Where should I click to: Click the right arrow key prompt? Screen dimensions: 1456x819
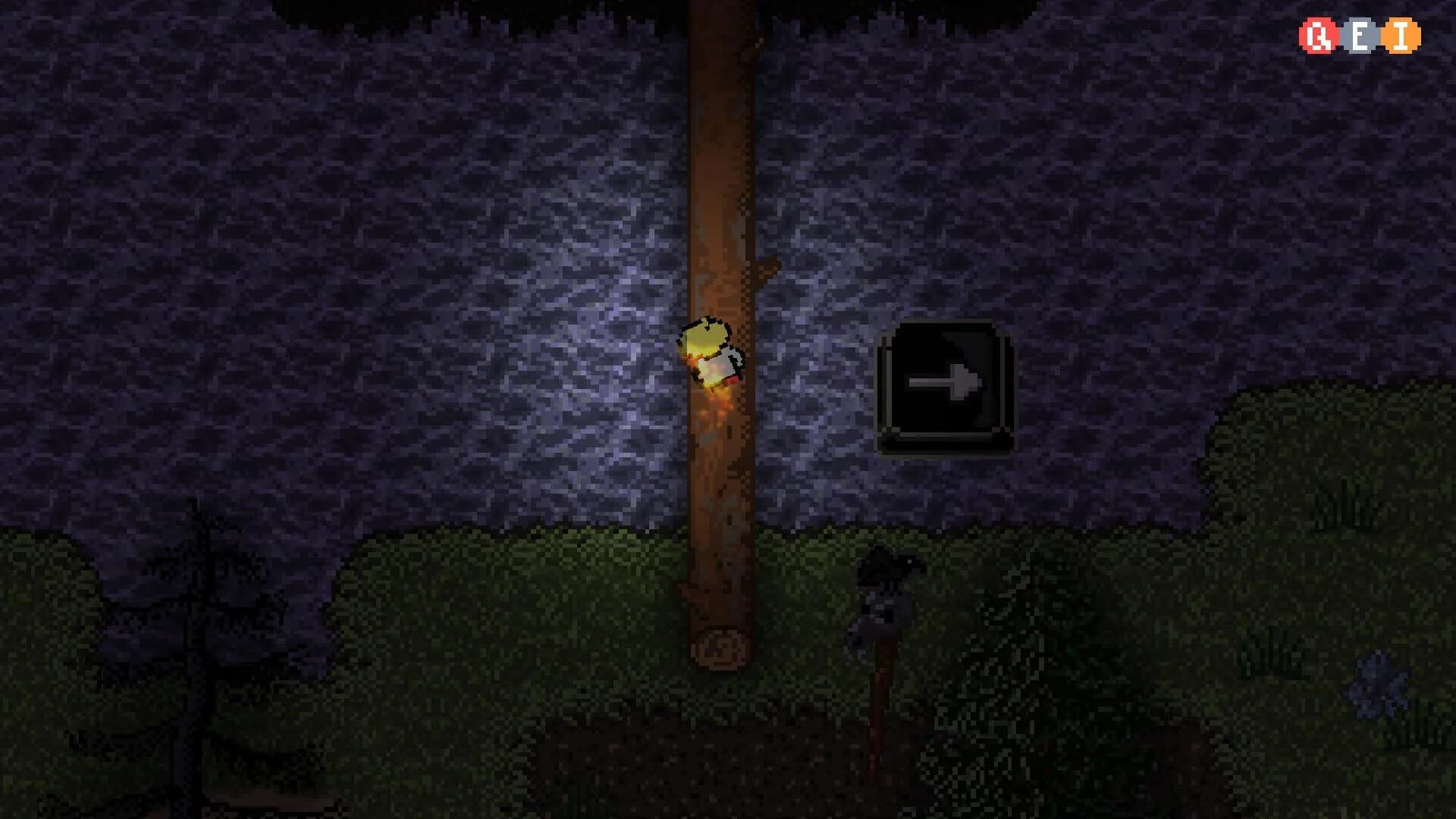pyautogui.click(x=946, y=385)
